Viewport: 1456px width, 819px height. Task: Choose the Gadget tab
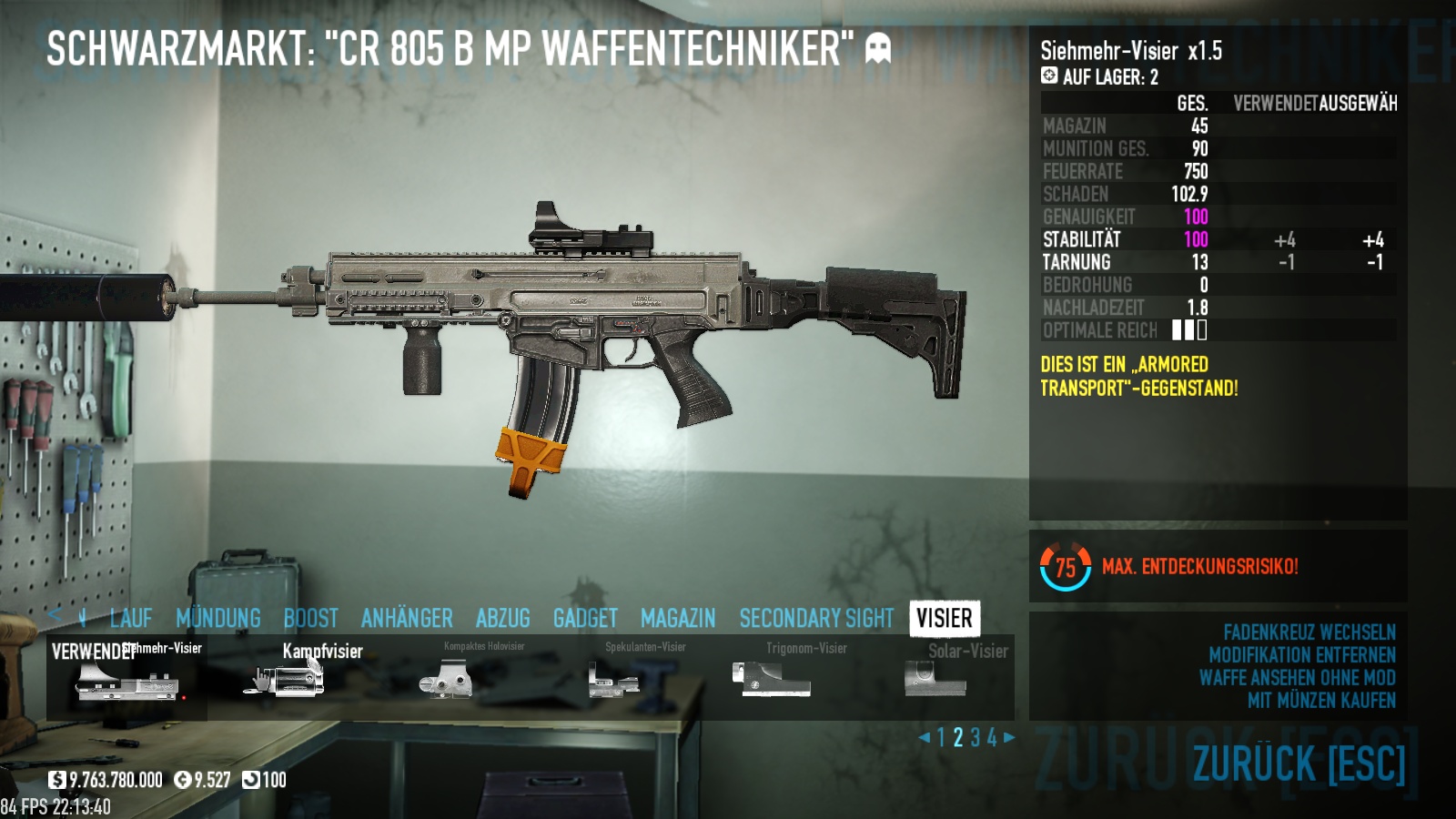[x=585, y=619]
